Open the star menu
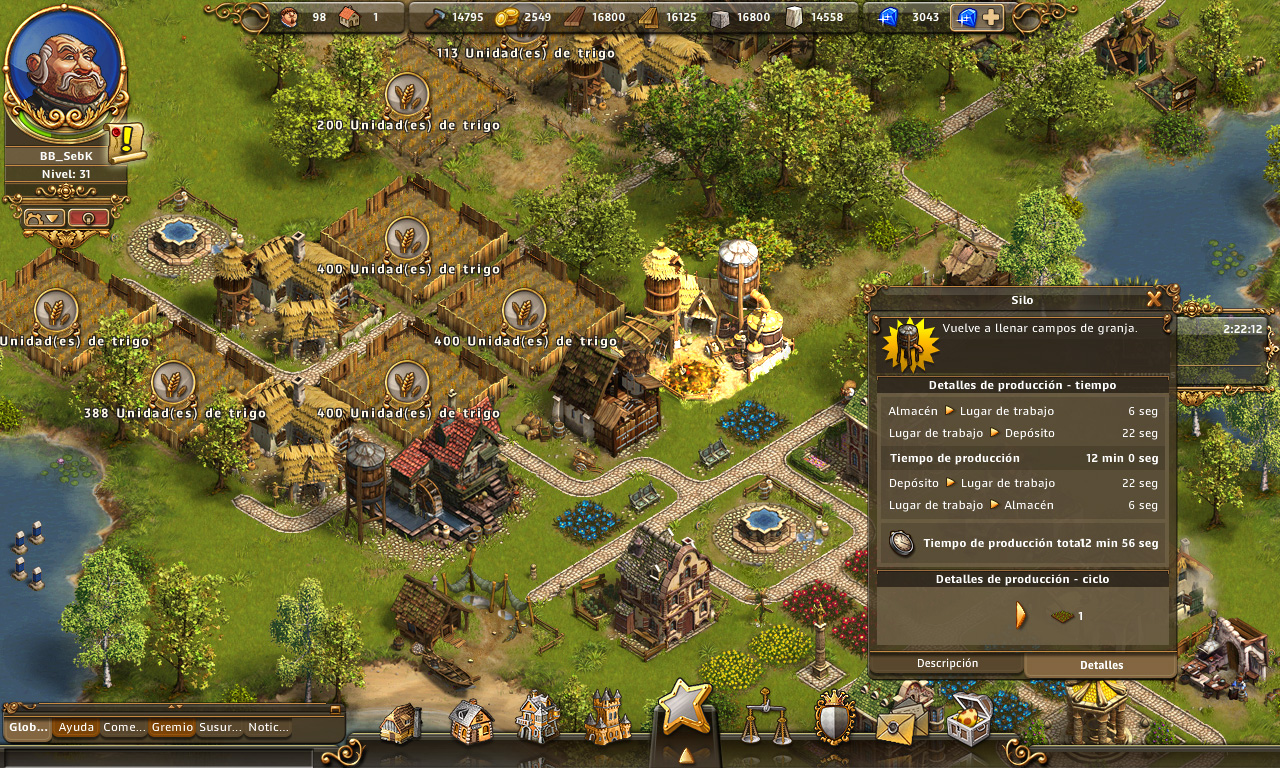This screenshot has width=1280, height=768. click(x=684, y=708)
